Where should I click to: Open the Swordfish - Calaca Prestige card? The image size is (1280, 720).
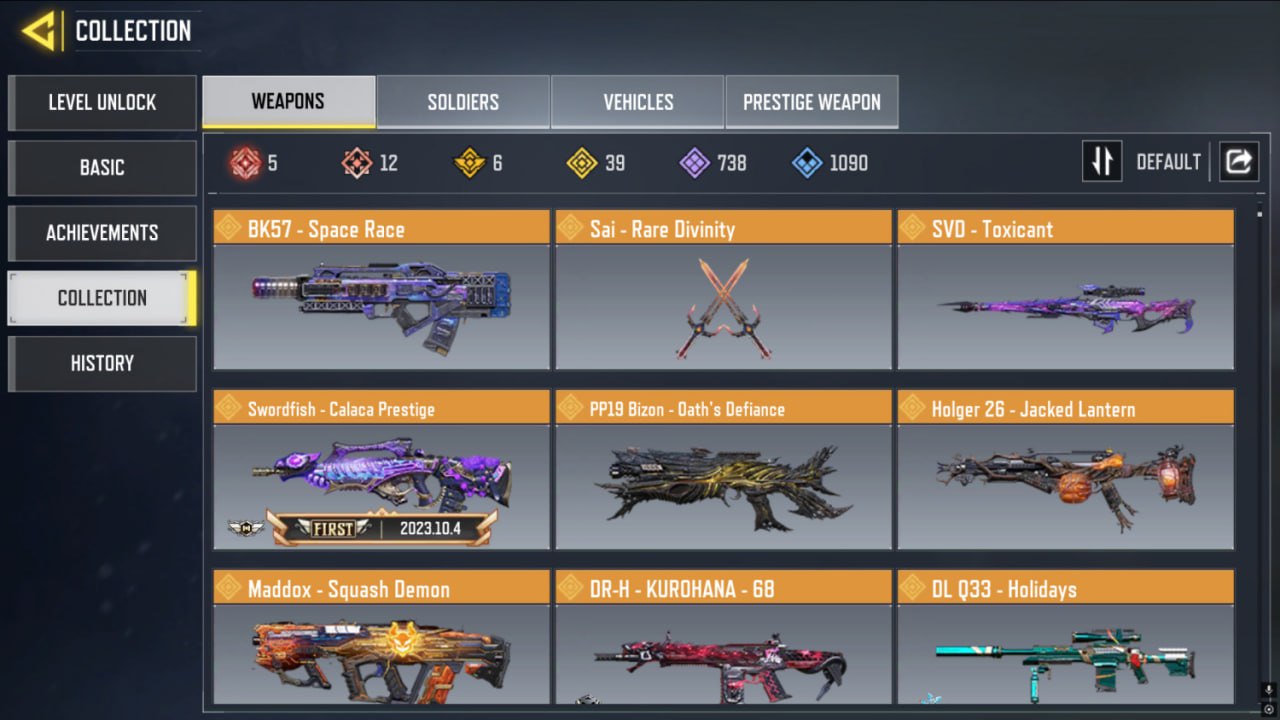click(381, 470)
